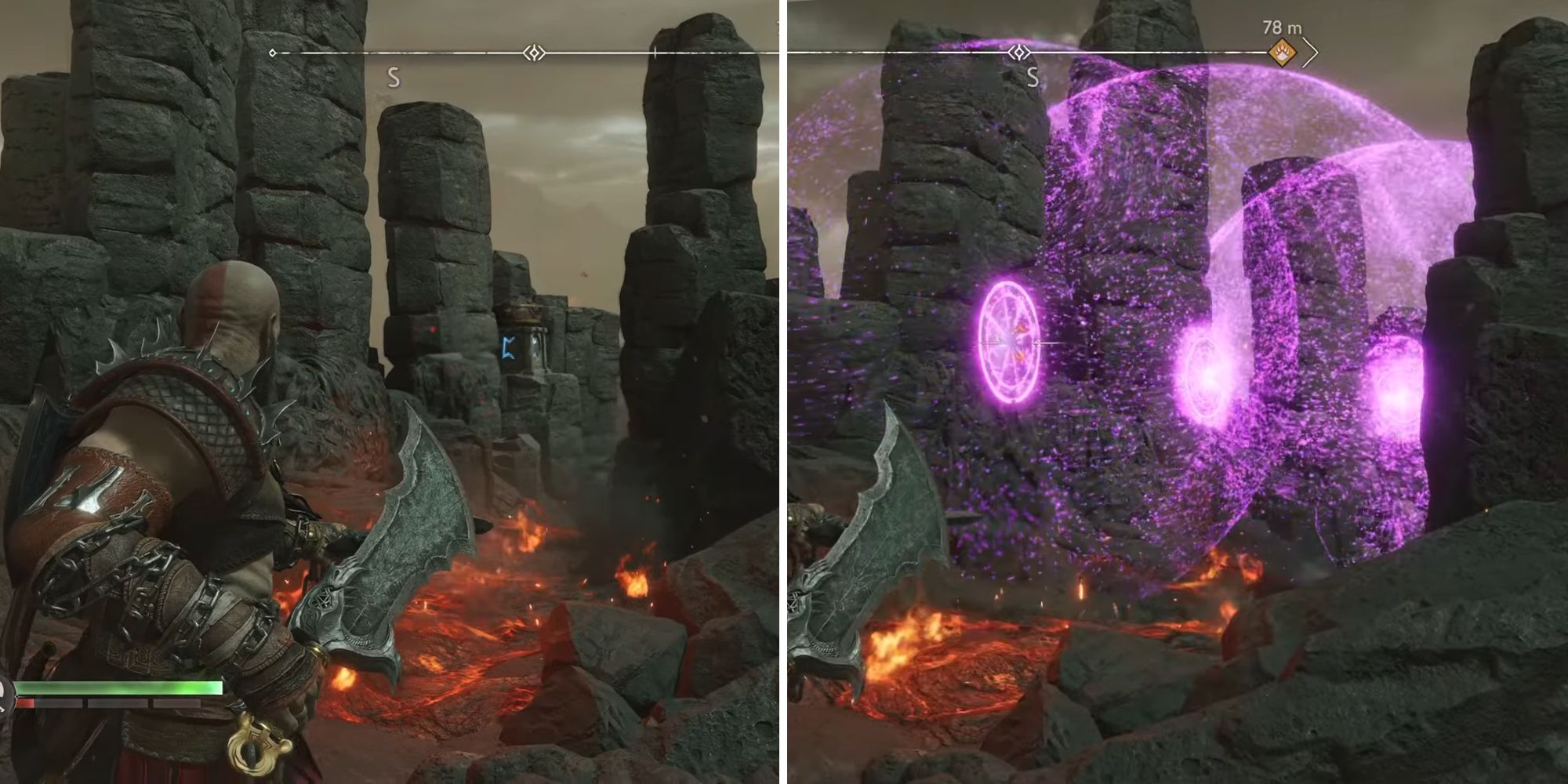Open the waypoint diamond on the compass bar
Screen dimensions: 1568x784
(x=534, y=53)
